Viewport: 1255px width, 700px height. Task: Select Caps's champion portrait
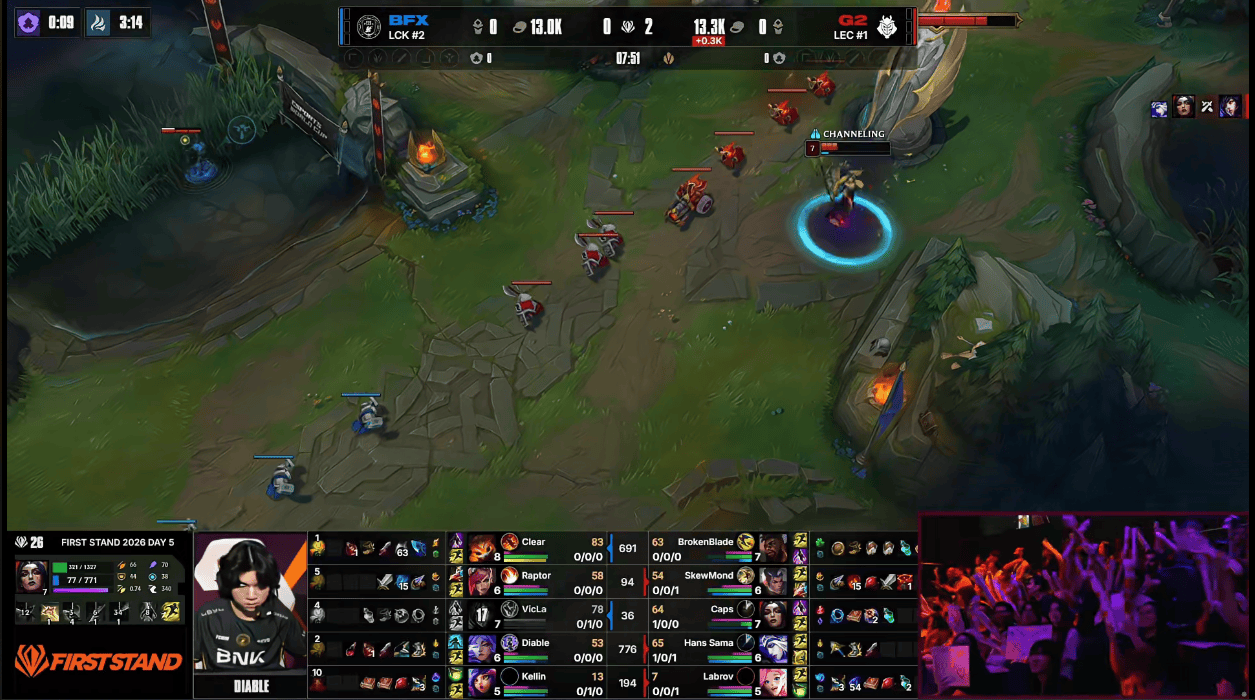coord(773,615)
